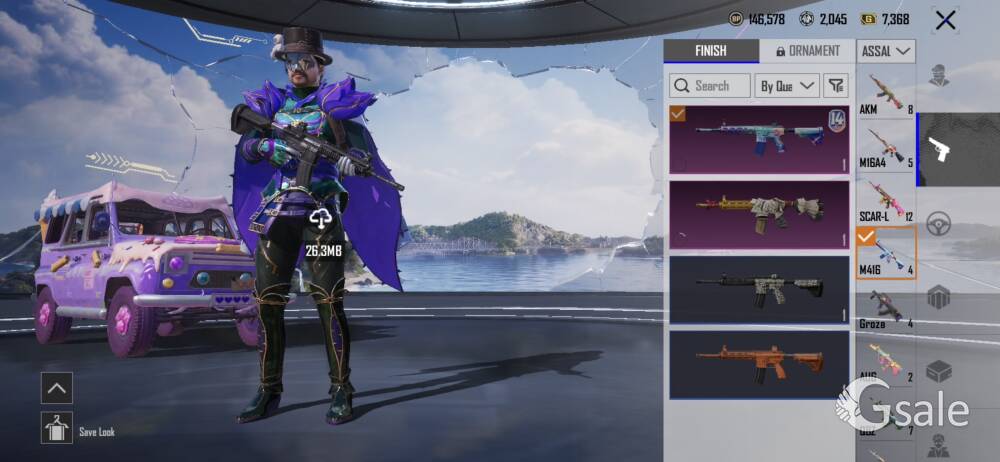The width and height of the screenshot is (1000, 462).
Task: Select SCAR-L in the weapon list
Action: 886,201
